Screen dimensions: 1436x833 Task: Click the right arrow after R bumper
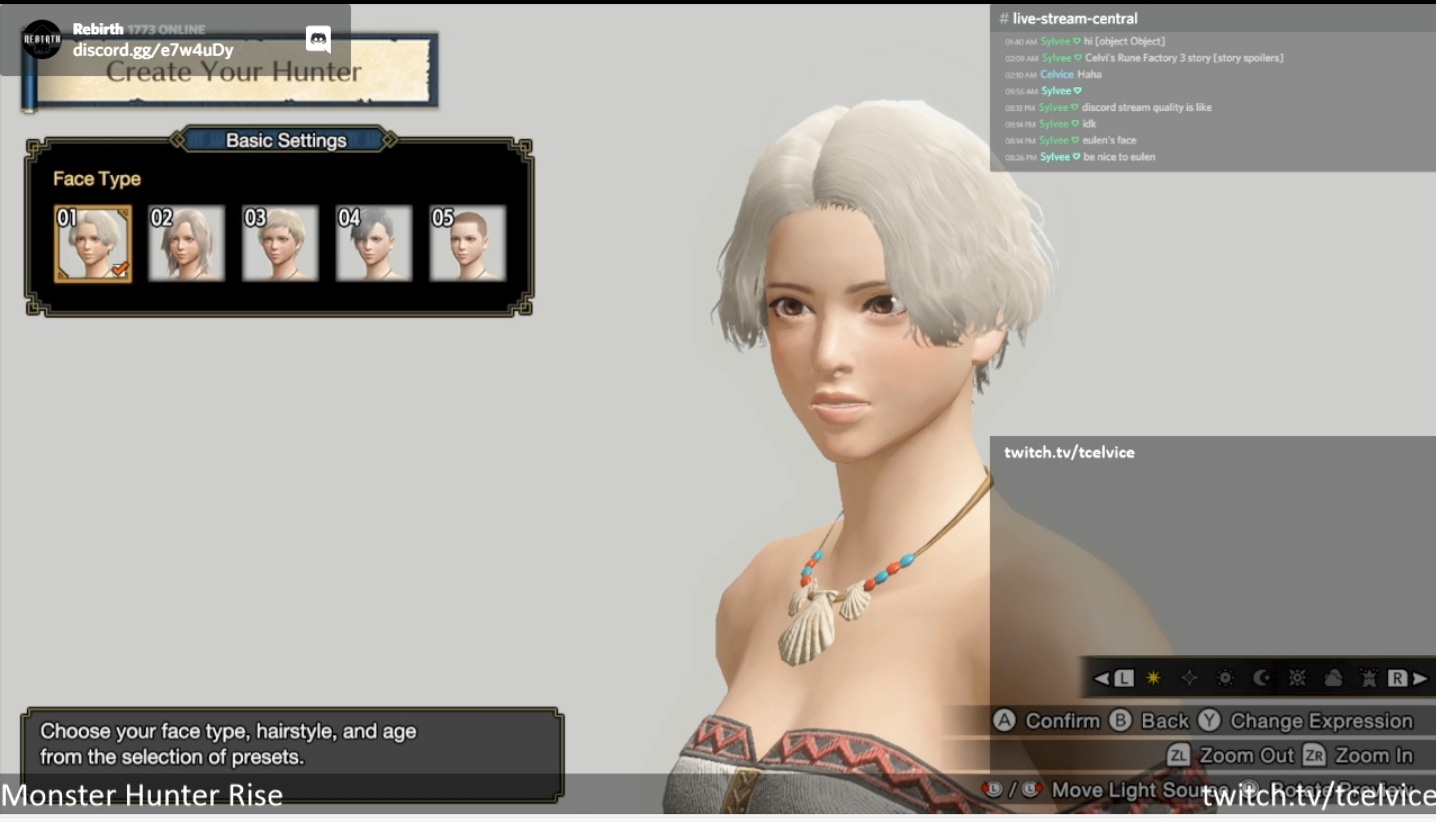click(x=1419, y=677)
